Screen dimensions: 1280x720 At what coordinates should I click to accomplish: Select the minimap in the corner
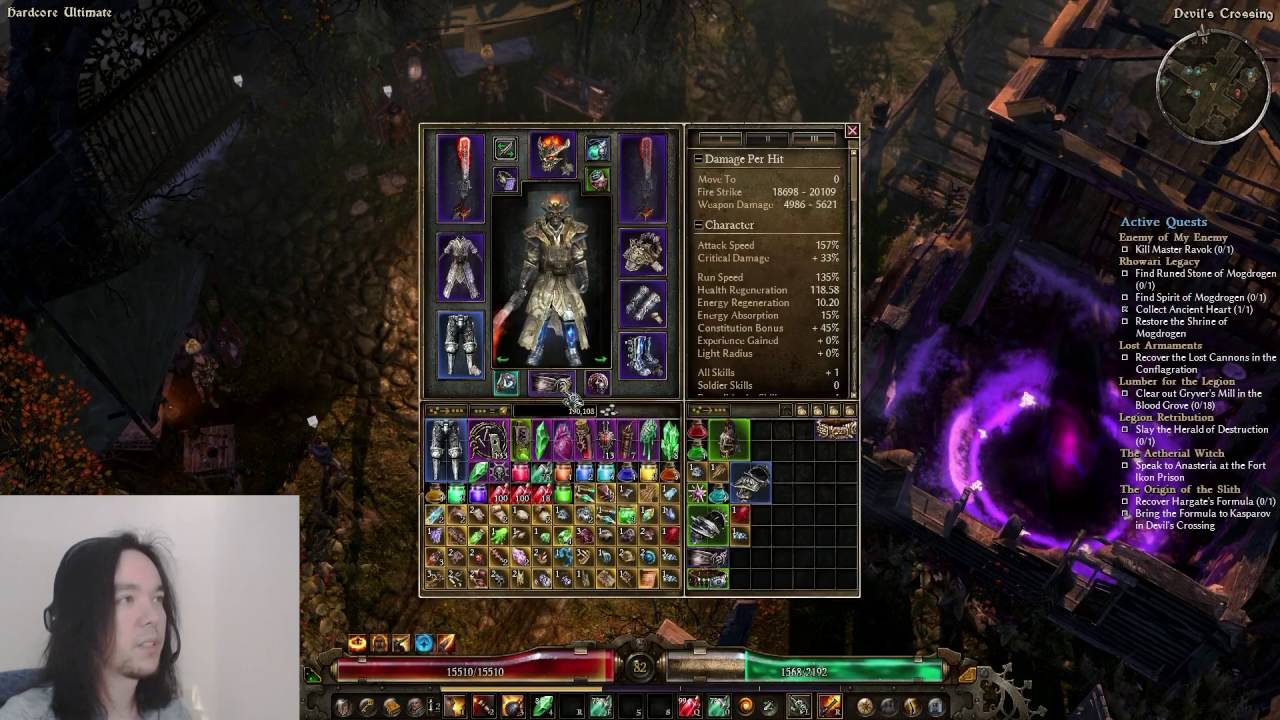click(x=1212, y=85)
